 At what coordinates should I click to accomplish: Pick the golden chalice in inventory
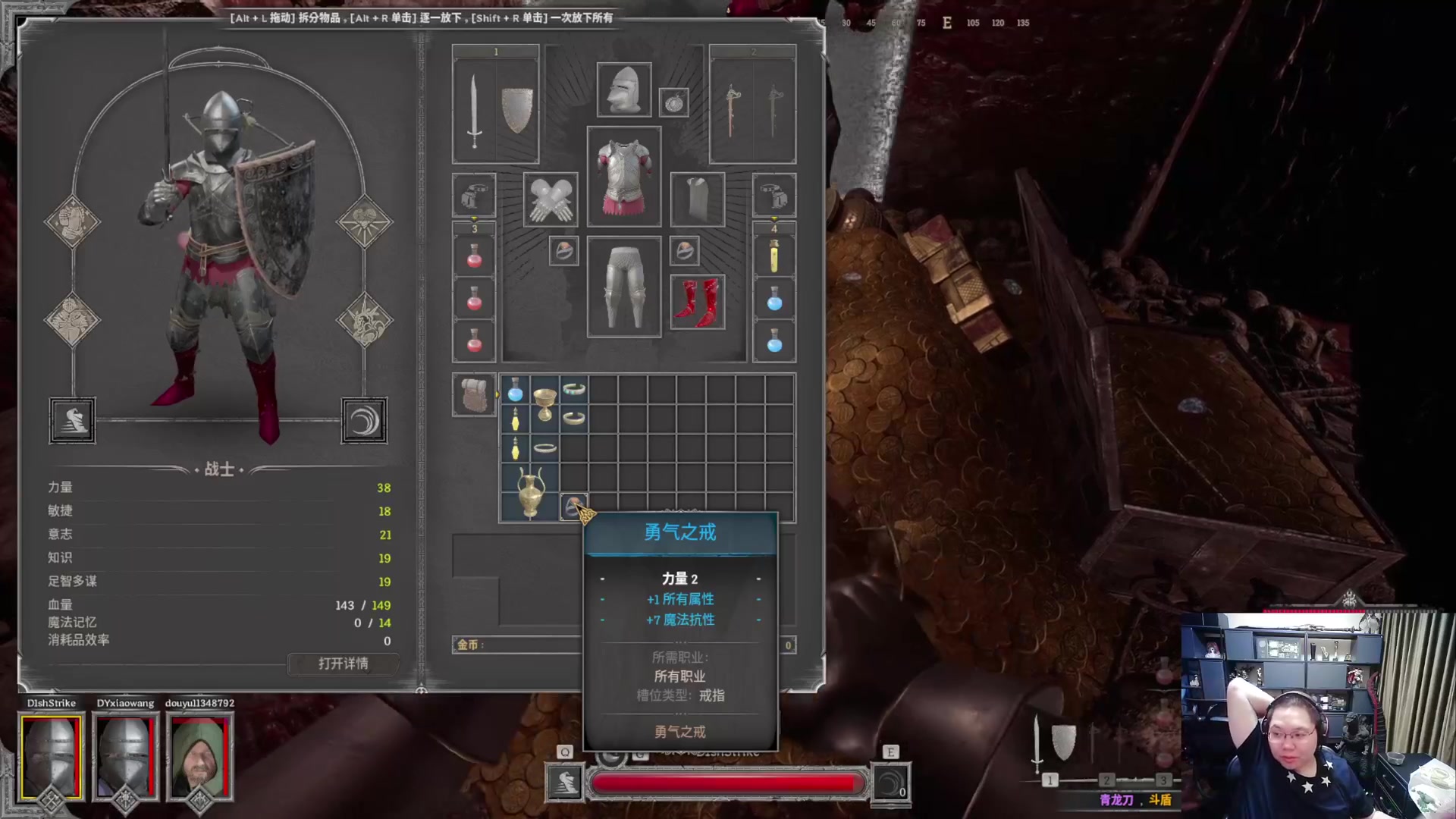[x=544, y=403]
